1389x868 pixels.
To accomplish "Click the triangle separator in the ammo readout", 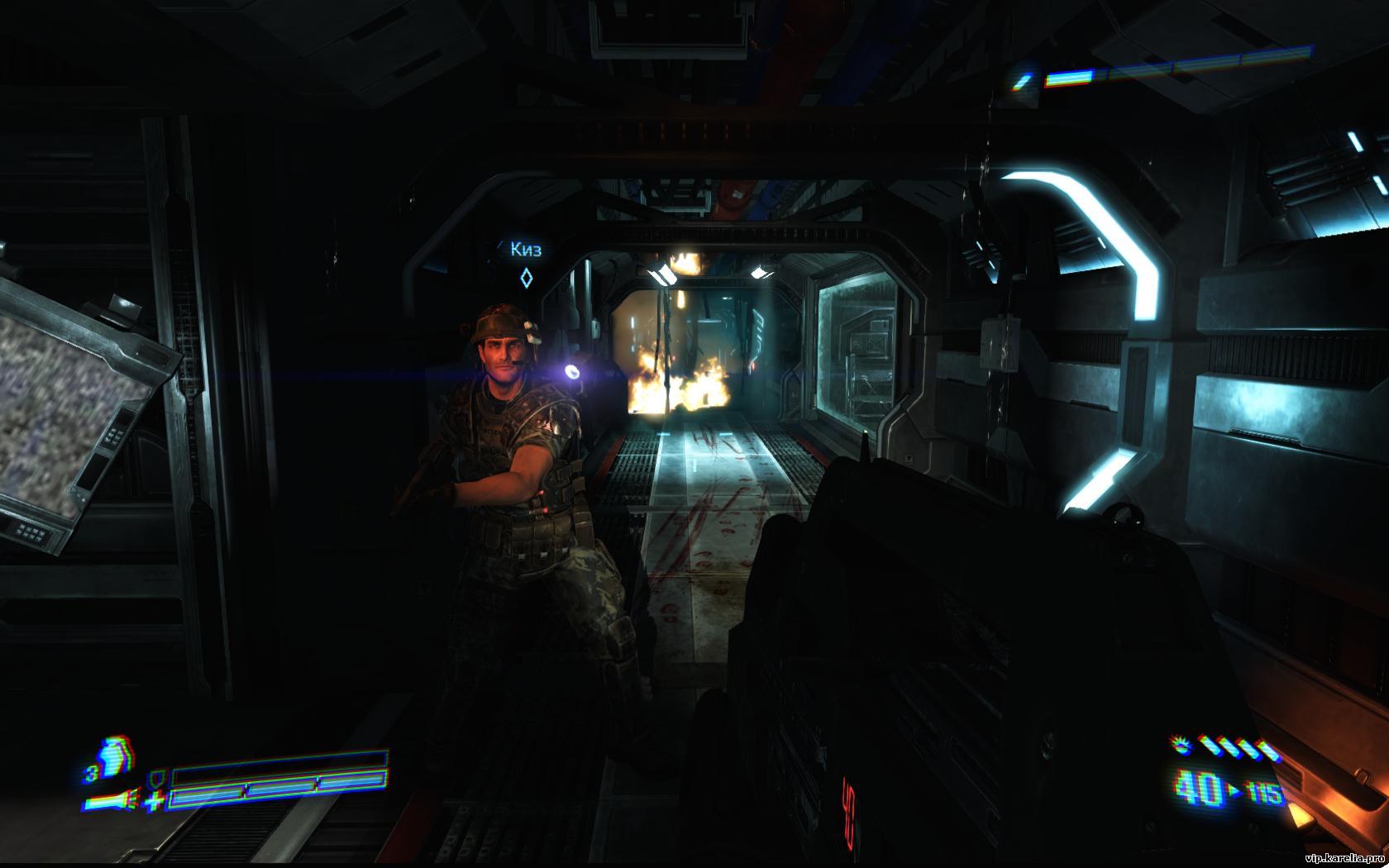I will 1234,788.
